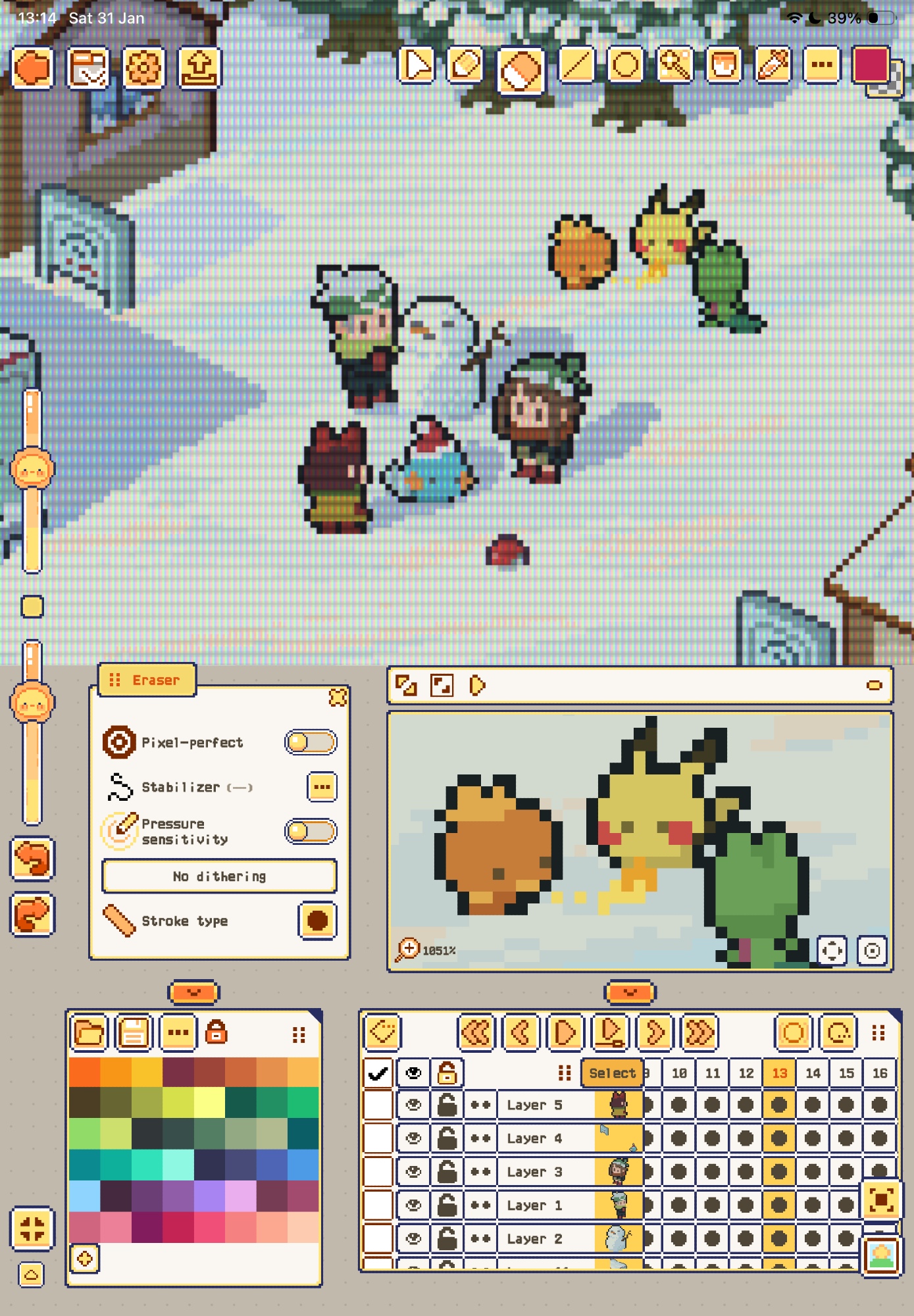Screen dimensions: 914x1316
Task: Jump to frame 14 in timeline
Action: 813,1073
